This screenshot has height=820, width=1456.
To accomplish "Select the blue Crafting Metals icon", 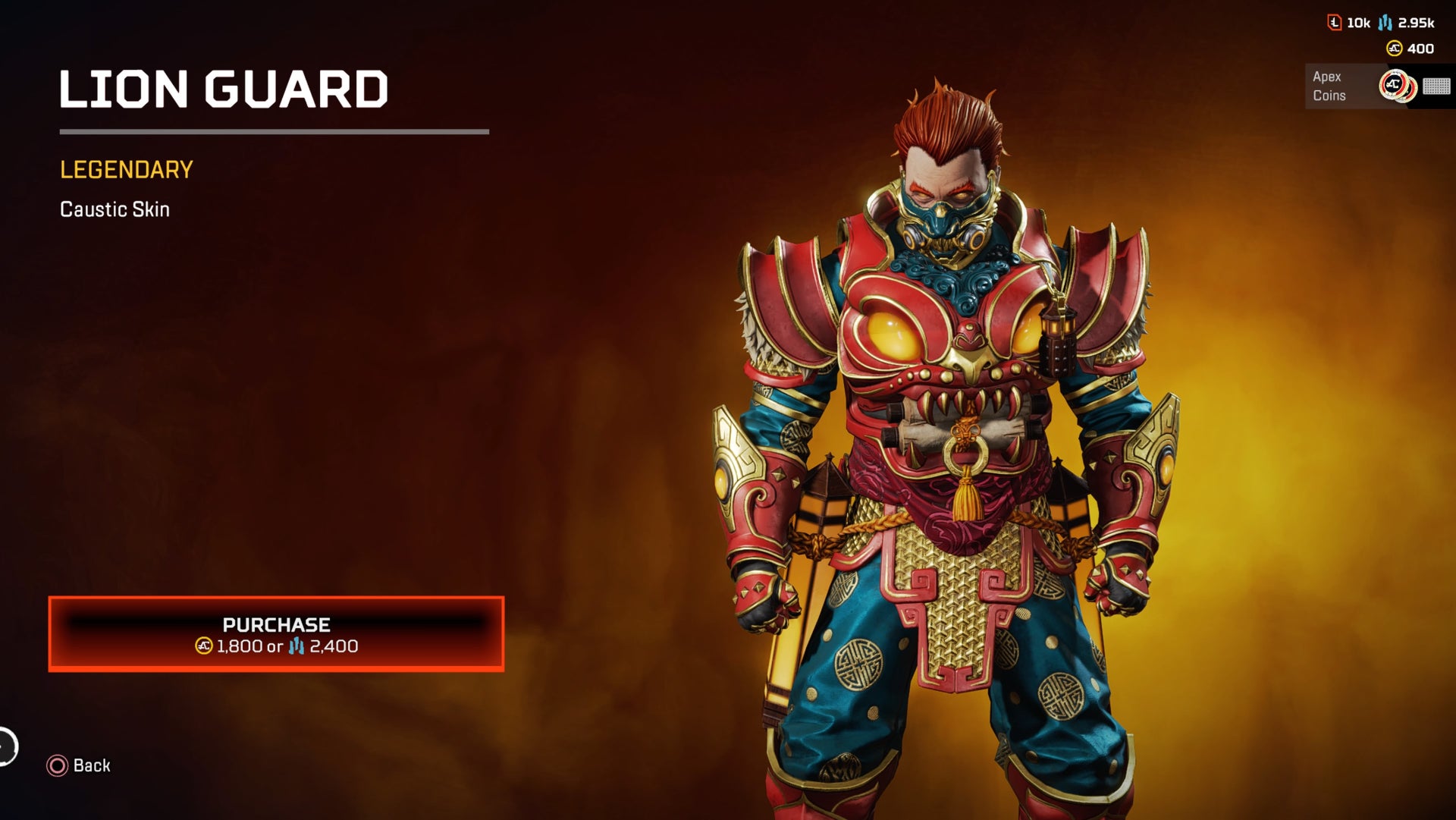I will (x=1385, y=23).
